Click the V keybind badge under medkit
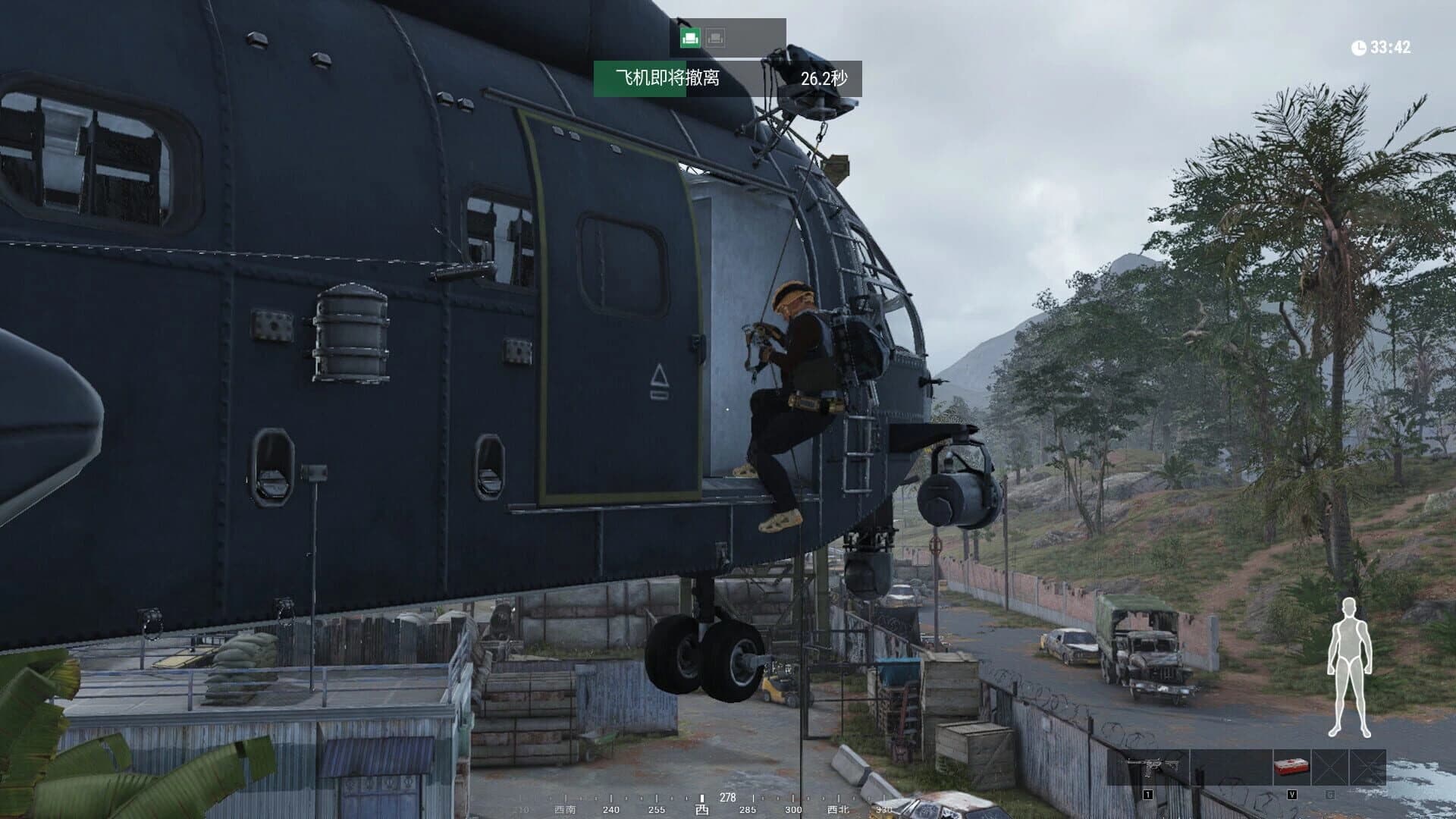 pyautogui.click(x=1292, y=794)
